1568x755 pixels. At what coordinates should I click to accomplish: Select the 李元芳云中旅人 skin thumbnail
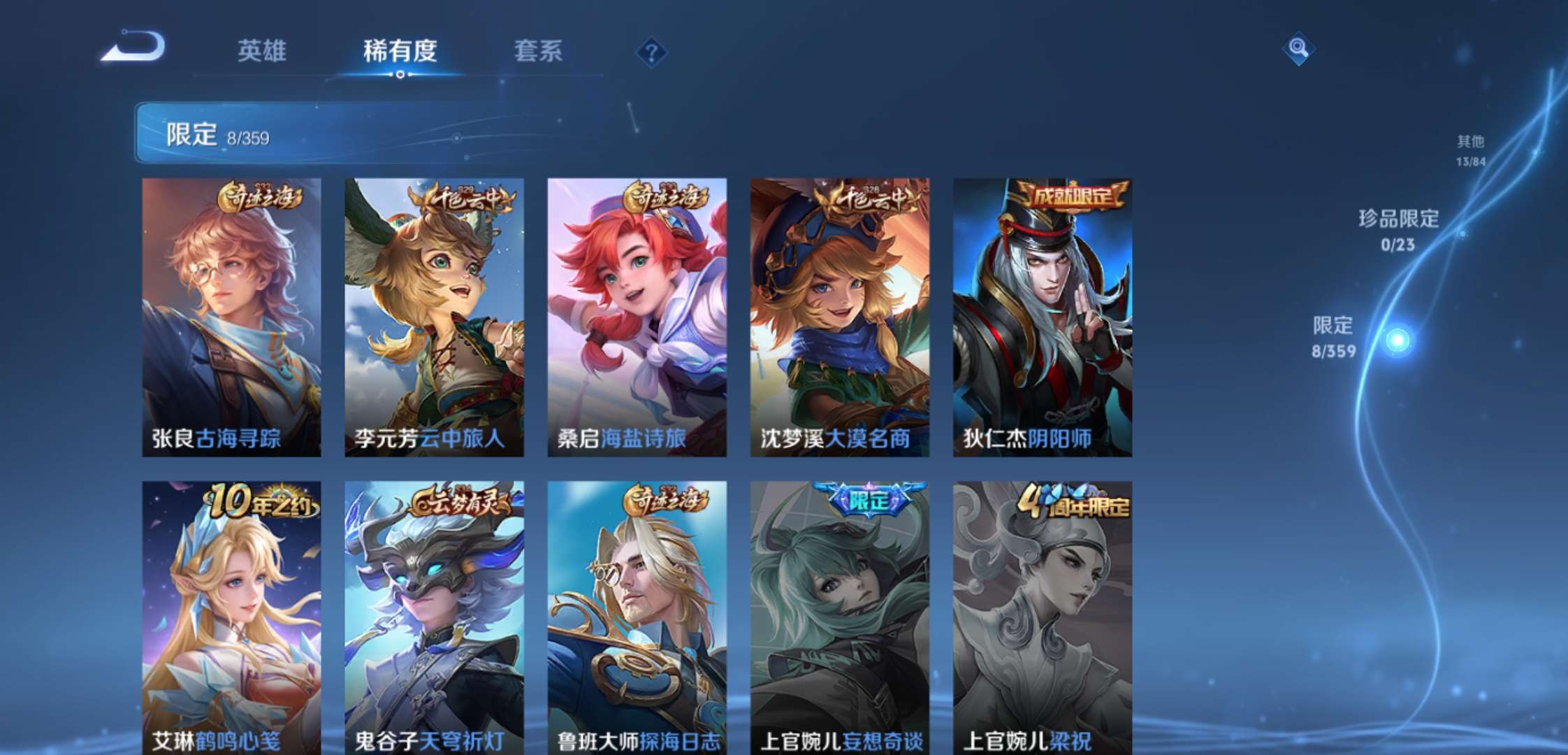[435, 315]
